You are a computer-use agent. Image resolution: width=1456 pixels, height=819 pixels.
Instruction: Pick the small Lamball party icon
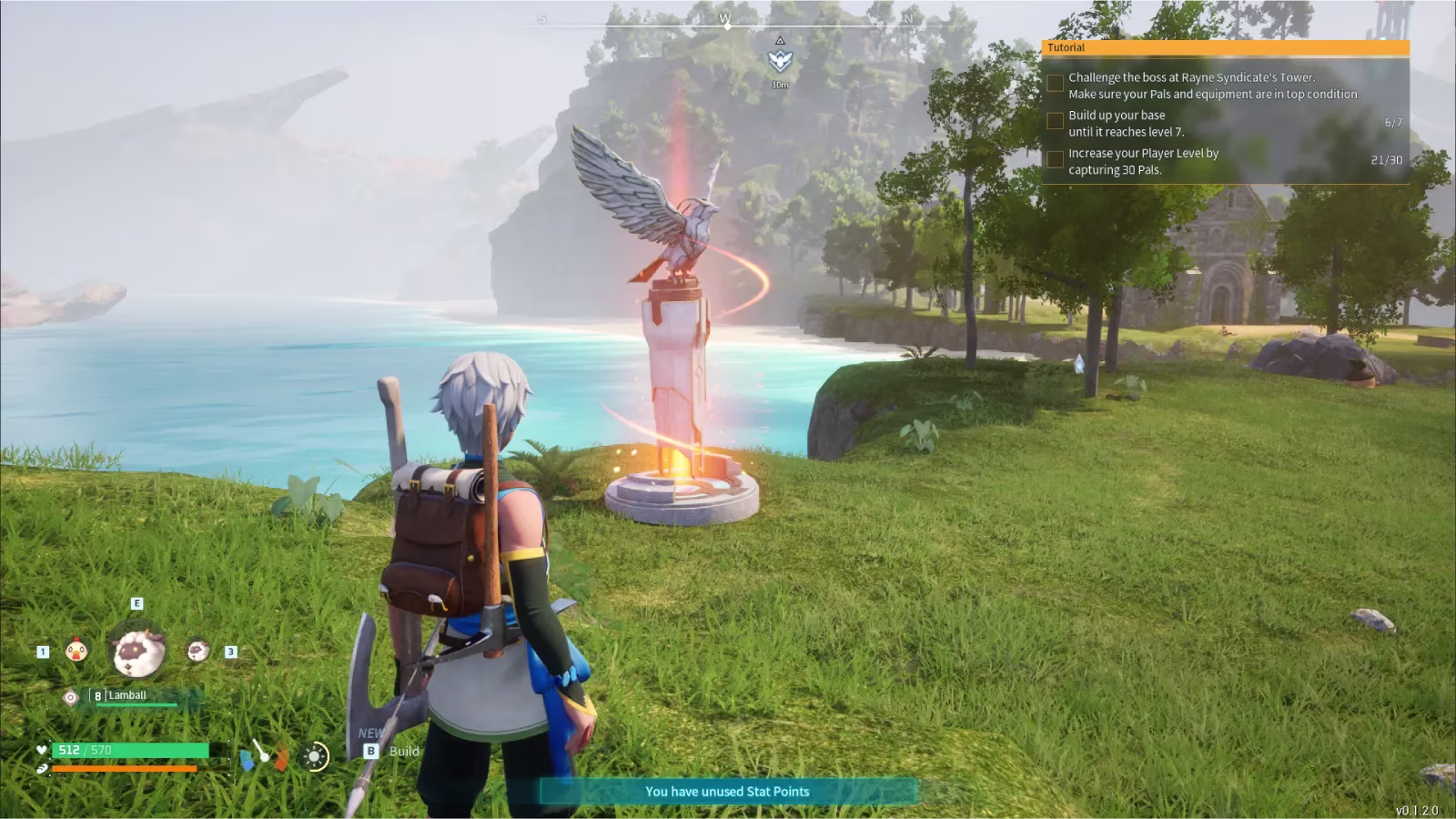(197, 651)
